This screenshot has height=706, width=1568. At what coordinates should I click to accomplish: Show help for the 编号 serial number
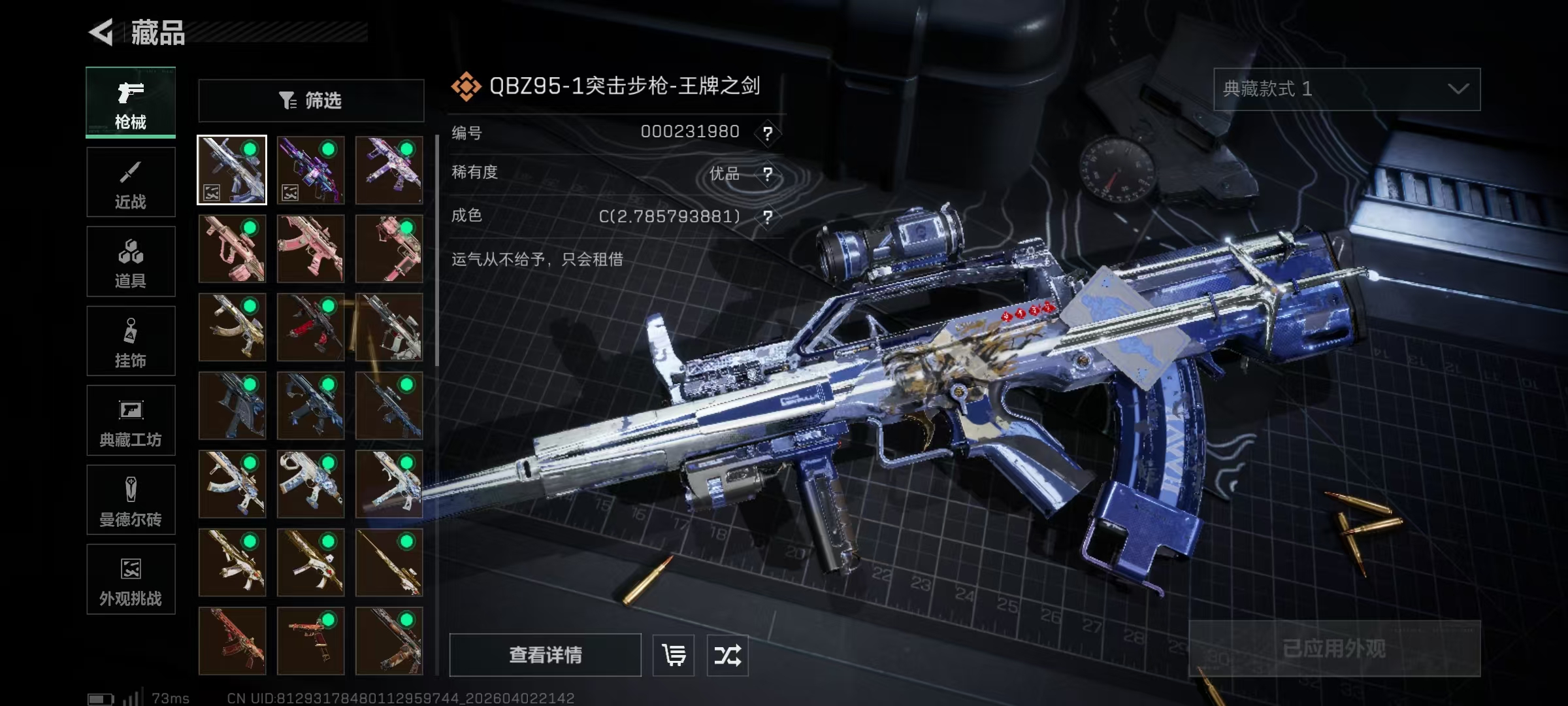[x=768, y=133]
